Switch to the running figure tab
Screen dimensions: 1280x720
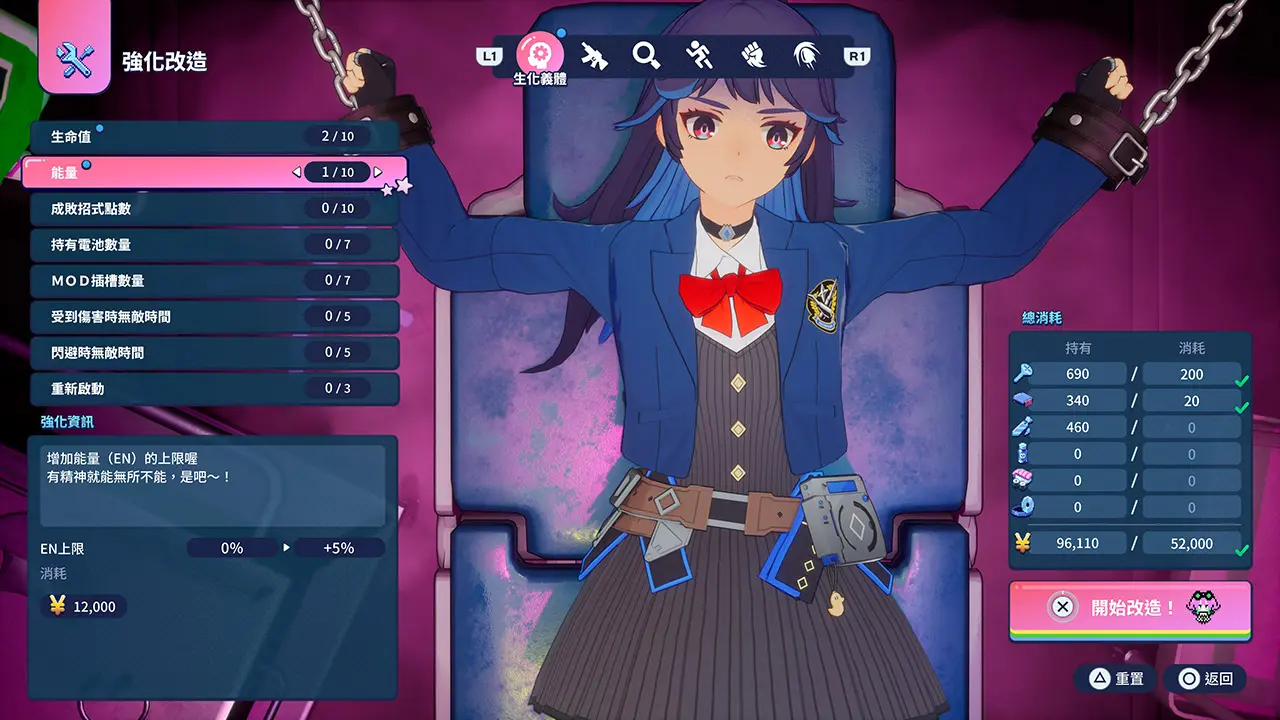(700, 56)
